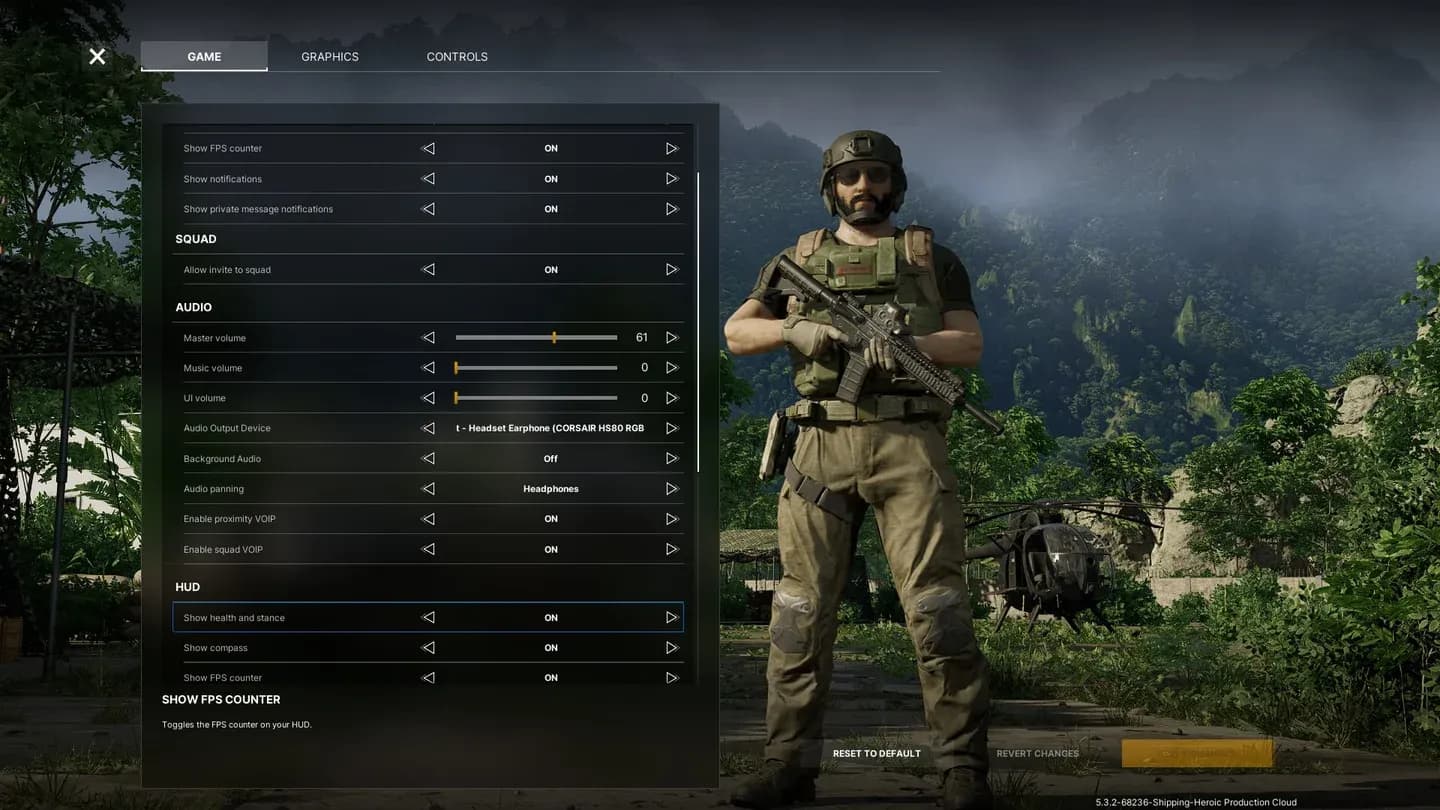Screen dimensions: 1440x810
Task: Switch to the CONTROLS tab
Action: [457, 56]
